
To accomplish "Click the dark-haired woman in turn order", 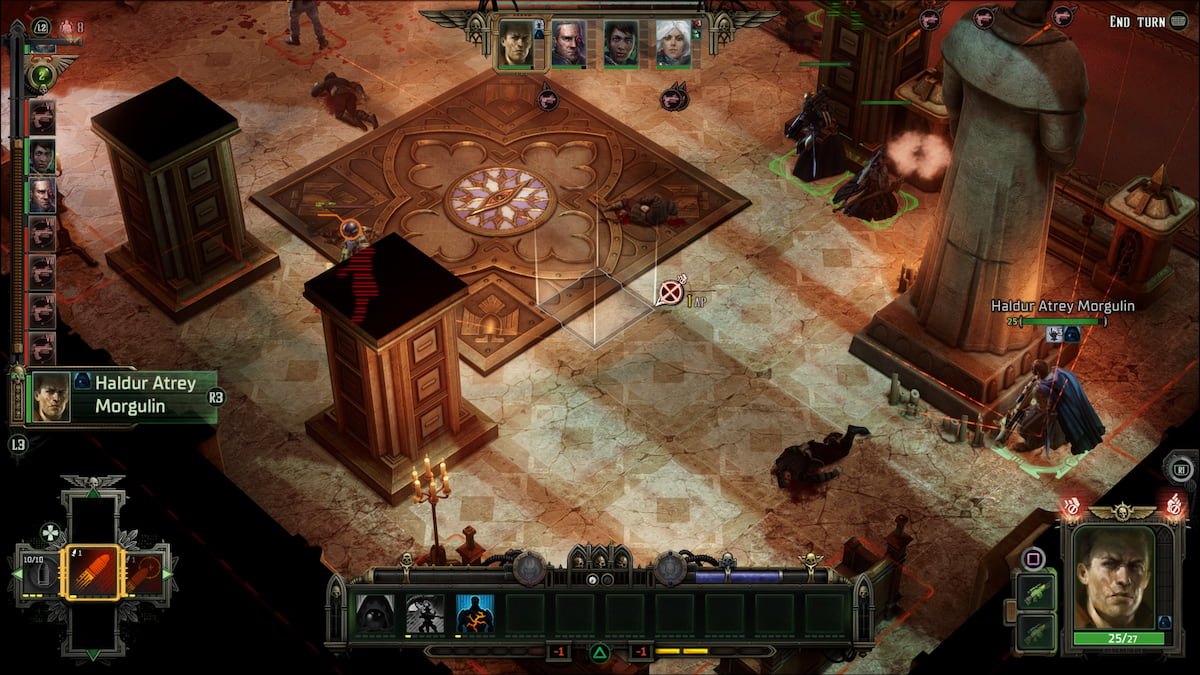I will [42, 155].
